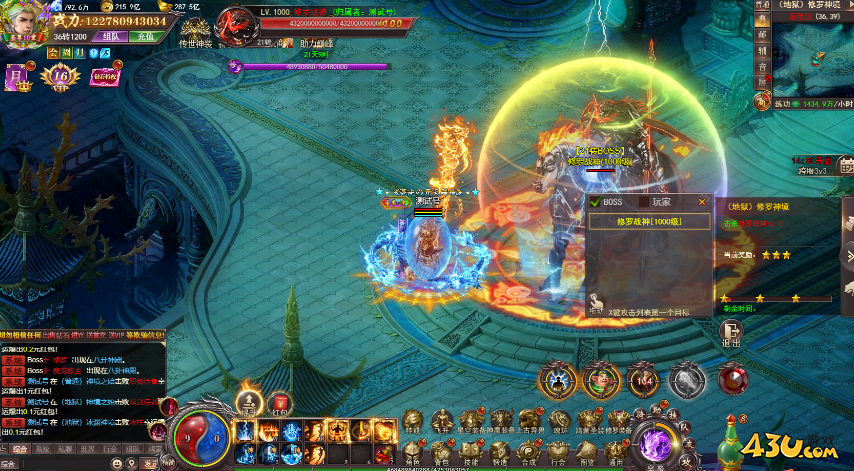Tick the BOSS checkbox in target list
This screenshot has height=471, width=854.
click(x=595, y=202)
